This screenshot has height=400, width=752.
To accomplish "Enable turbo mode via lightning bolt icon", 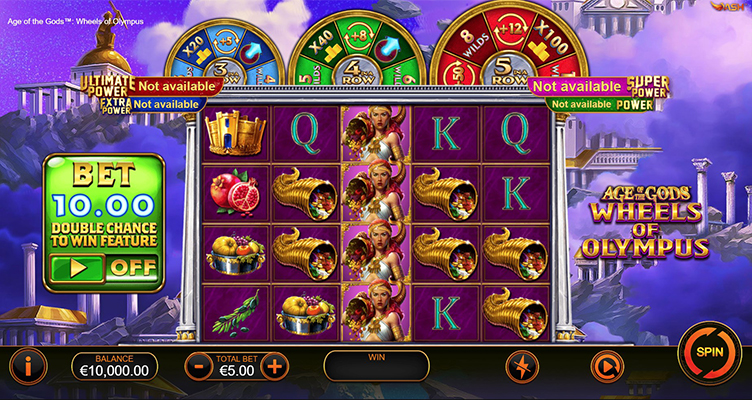I will coord(521,366).
